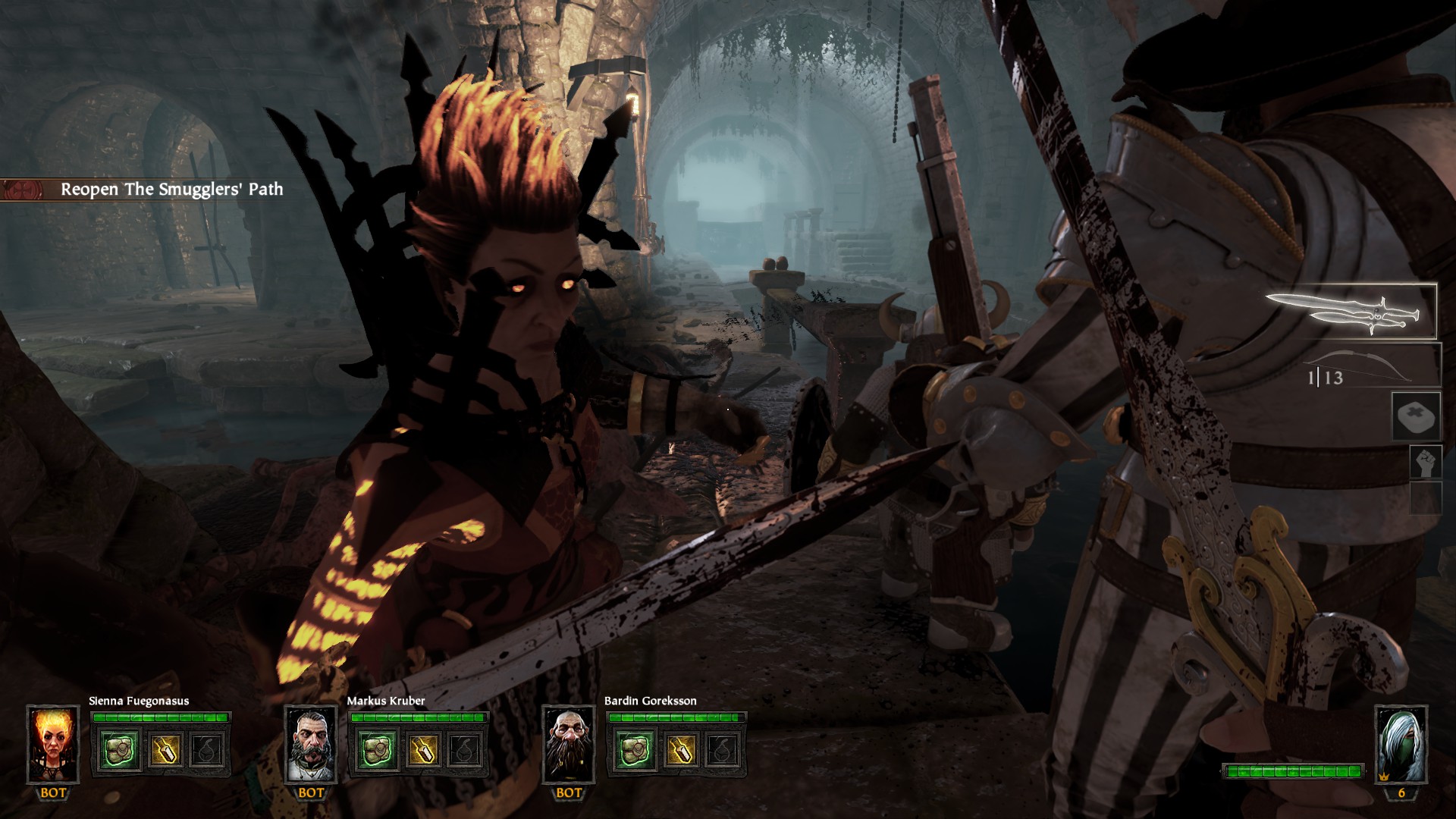Select Bardin's yellow potion icon

tap(679, 750)
